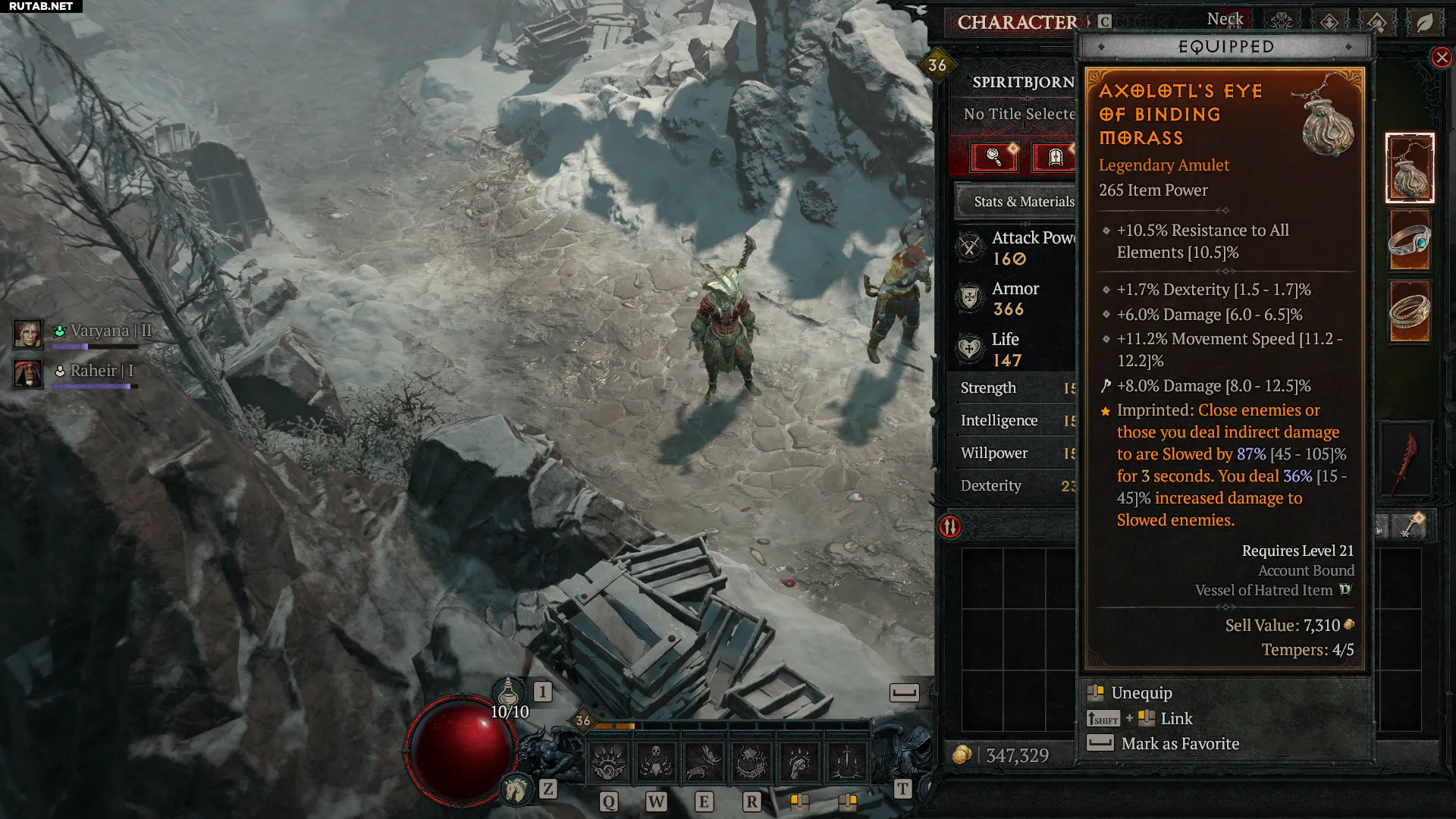The height and width of the screenshot is (819, 1456).
Task: Select party member Varyana's portrait
Action: pyautogui.click(x=28, y=334)
